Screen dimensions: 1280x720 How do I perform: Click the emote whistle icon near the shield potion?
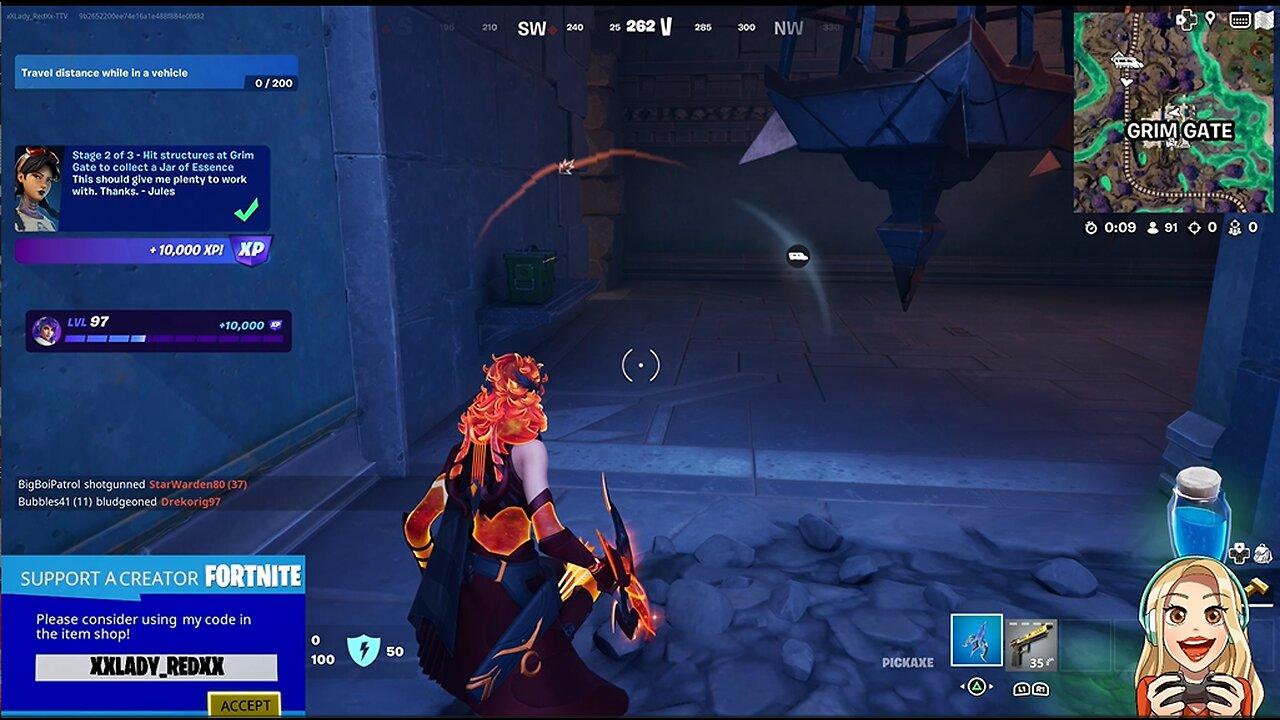1262,553
